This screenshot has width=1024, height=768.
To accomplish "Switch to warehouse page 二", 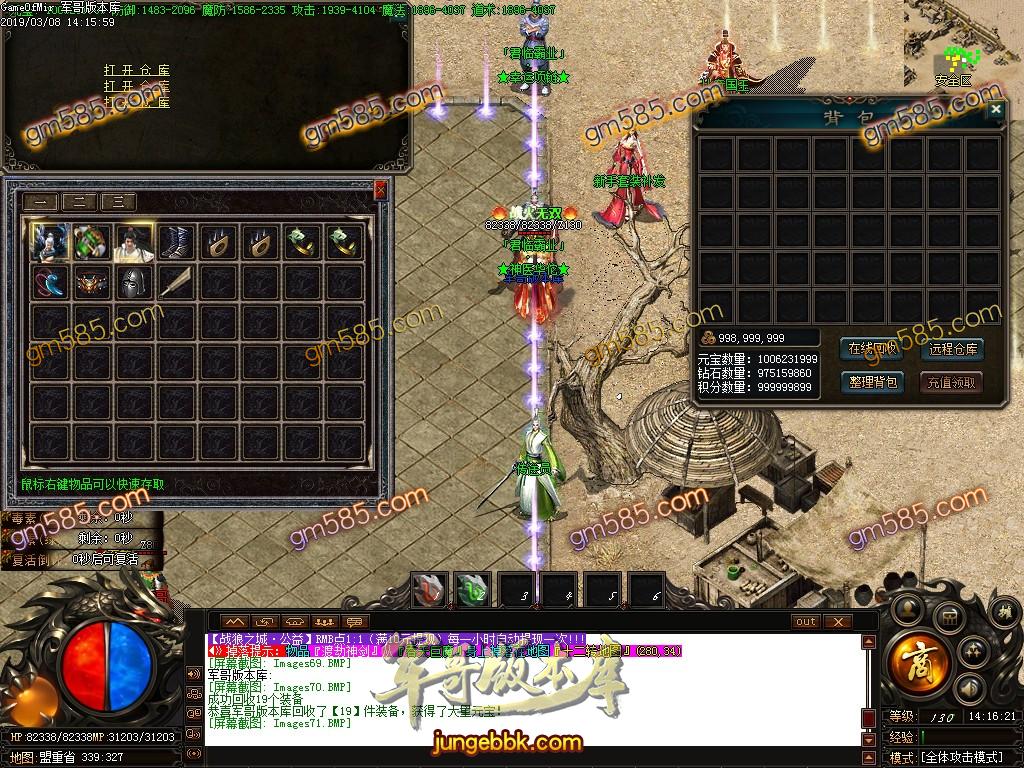I will (80, 202).
